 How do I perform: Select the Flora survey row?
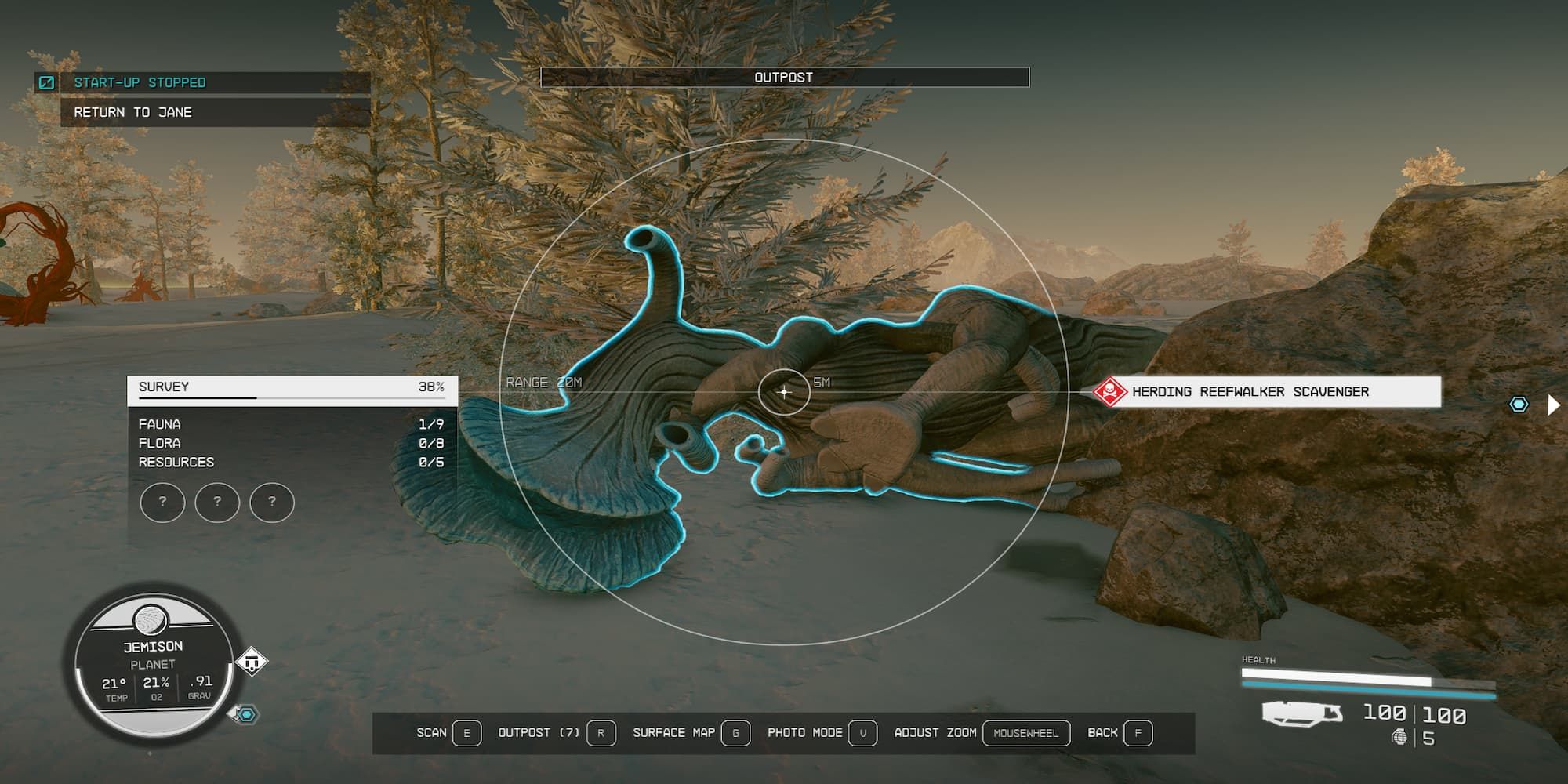[x=292, y=443]
